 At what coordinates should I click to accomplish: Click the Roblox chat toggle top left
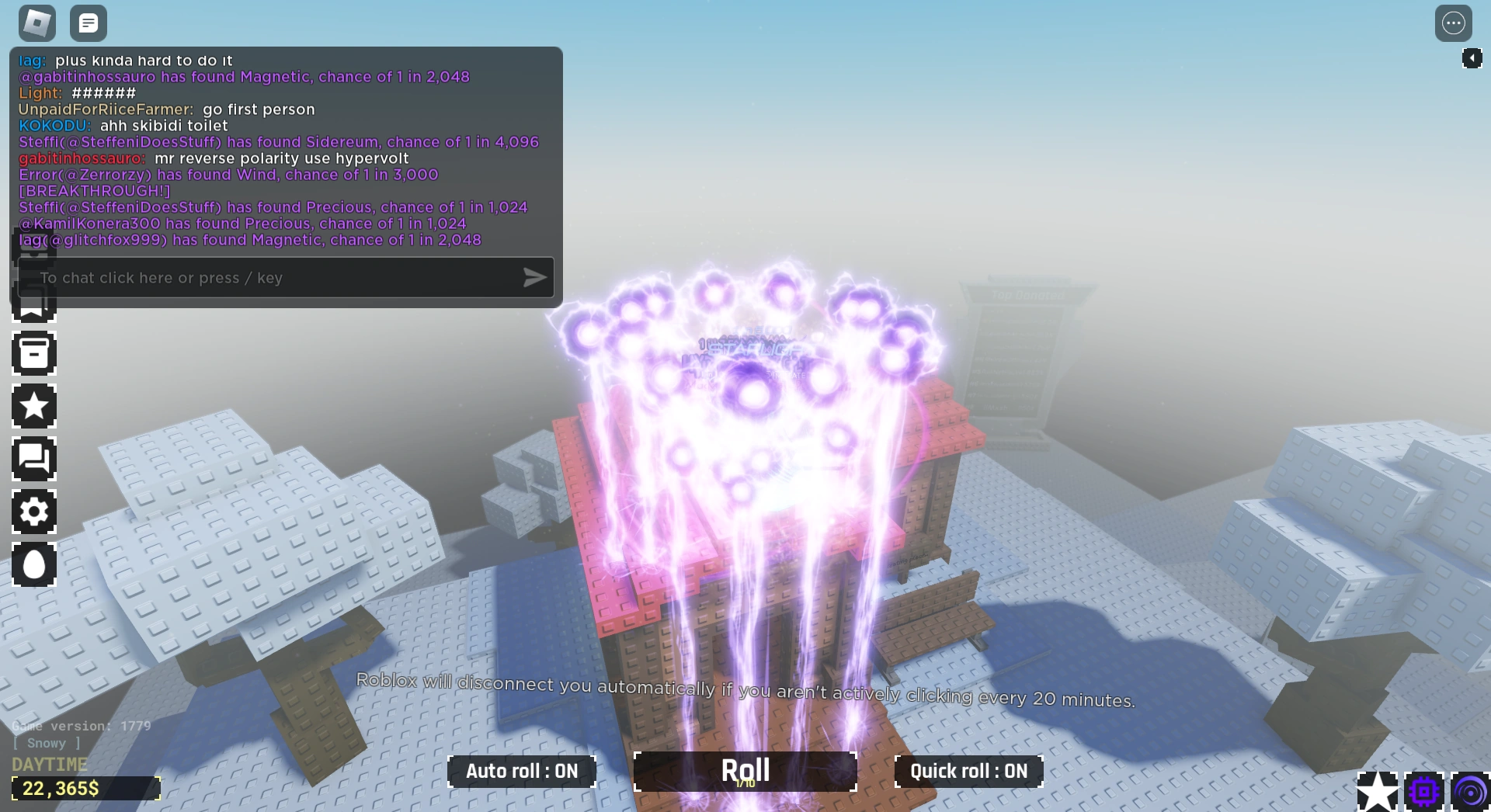[88, 23]
